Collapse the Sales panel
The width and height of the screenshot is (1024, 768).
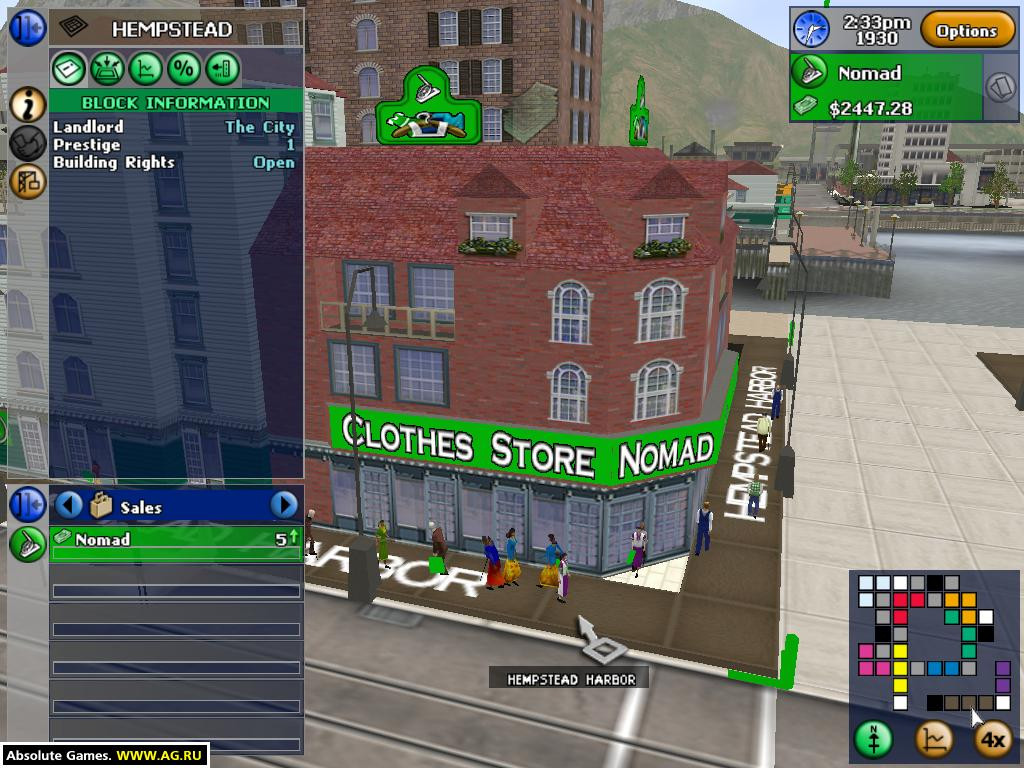(x=27, y=504)
